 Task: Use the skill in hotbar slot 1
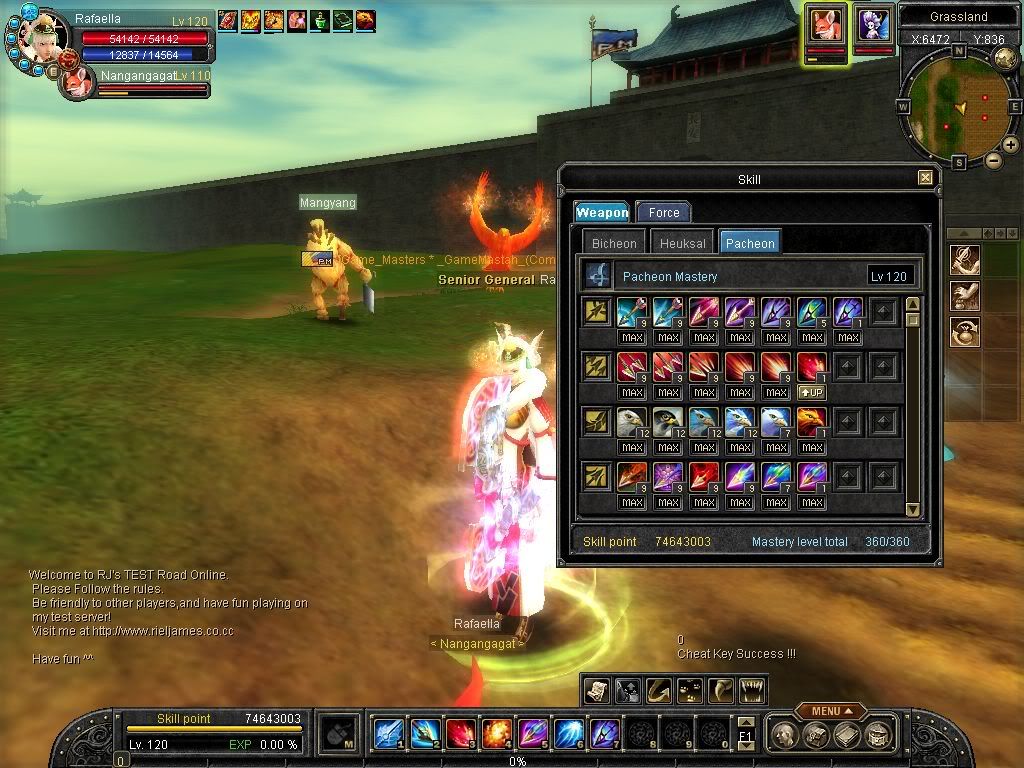point(388,734)
